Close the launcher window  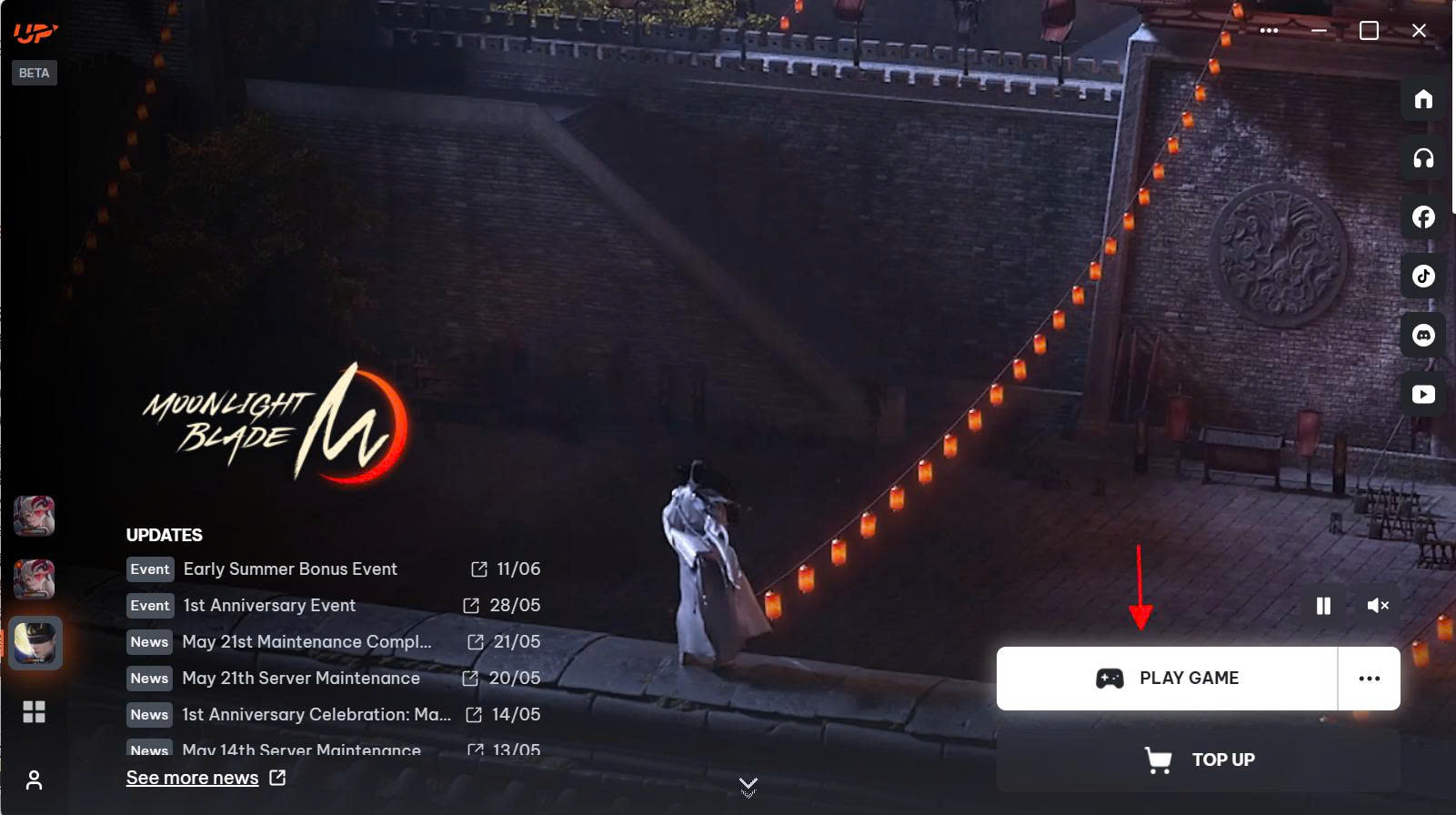point(1419,31)
